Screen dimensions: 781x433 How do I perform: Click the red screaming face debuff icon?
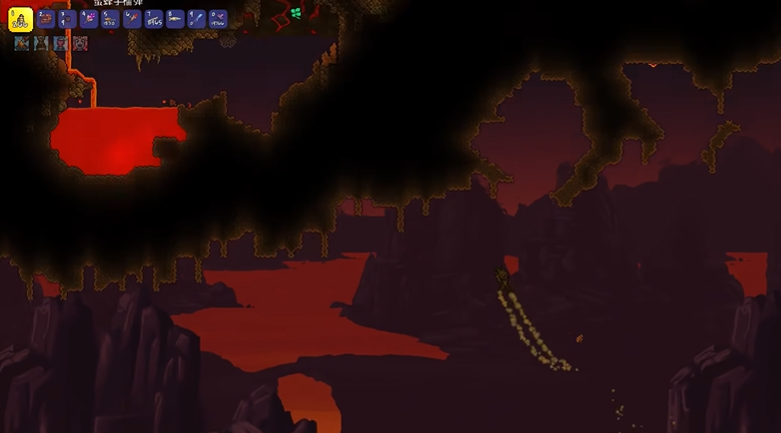[x=81, y=44]
